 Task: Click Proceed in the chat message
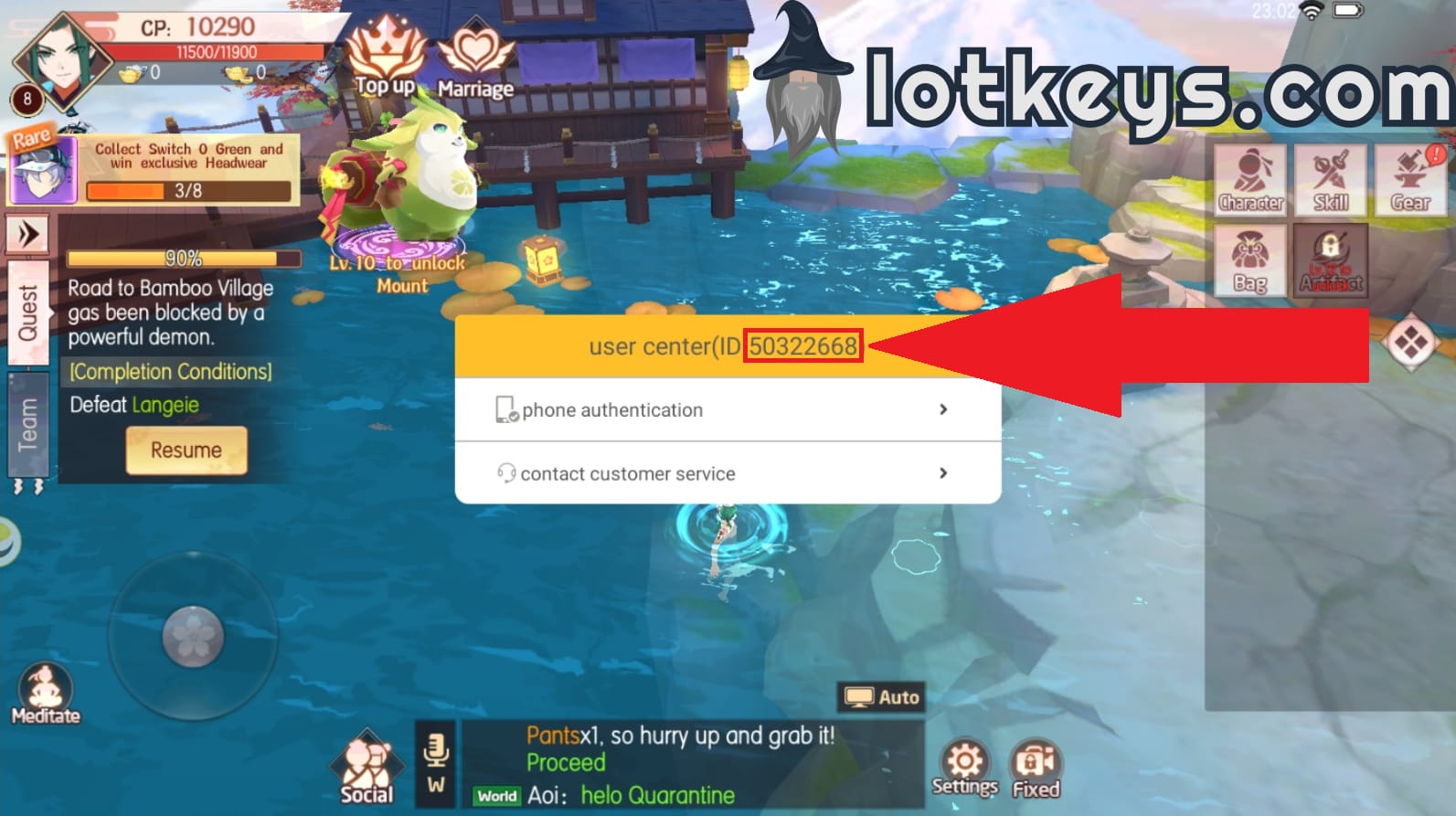click(x=567, y=763)
